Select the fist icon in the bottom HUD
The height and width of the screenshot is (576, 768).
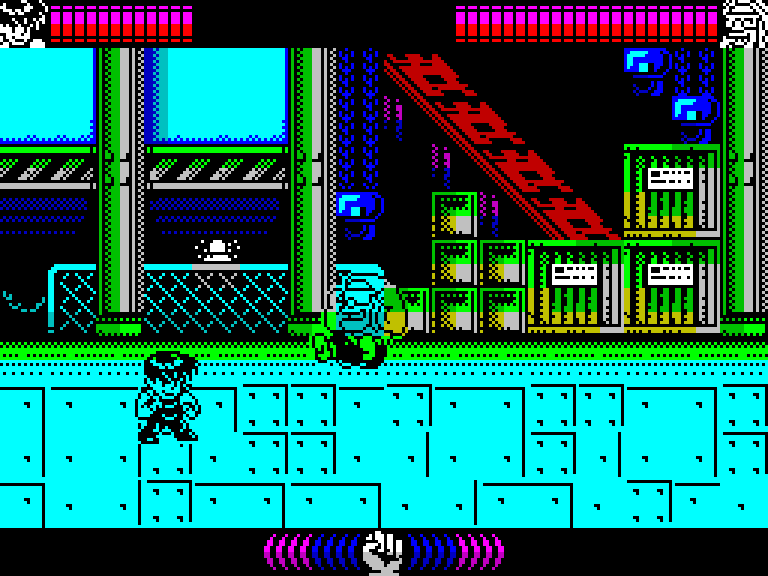[x=382, y=551]
